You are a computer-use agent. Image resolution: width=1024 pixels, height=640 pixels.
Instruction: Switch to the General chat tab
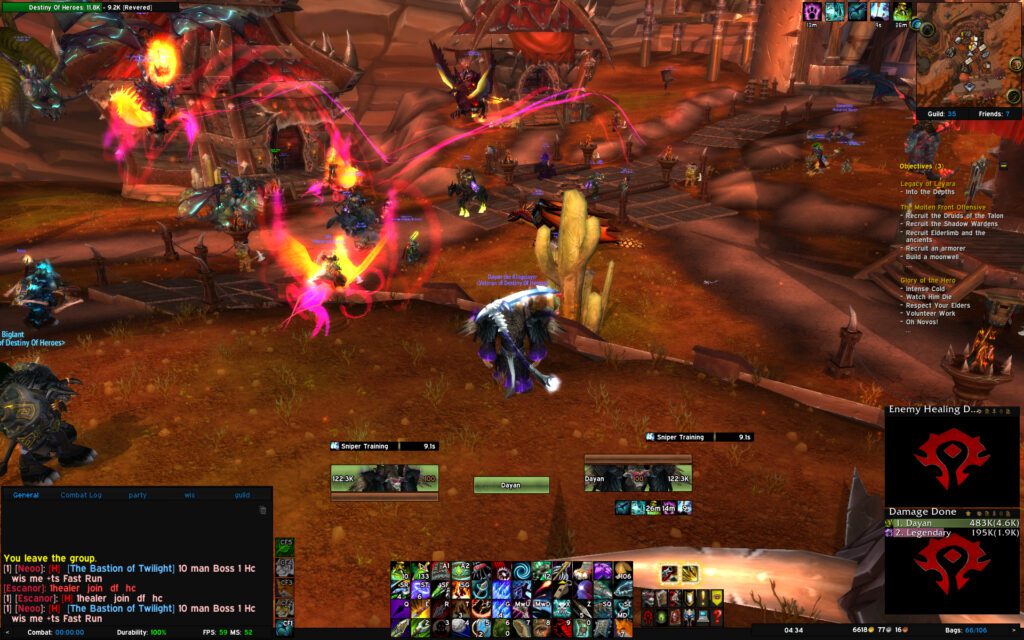point(26,495)
